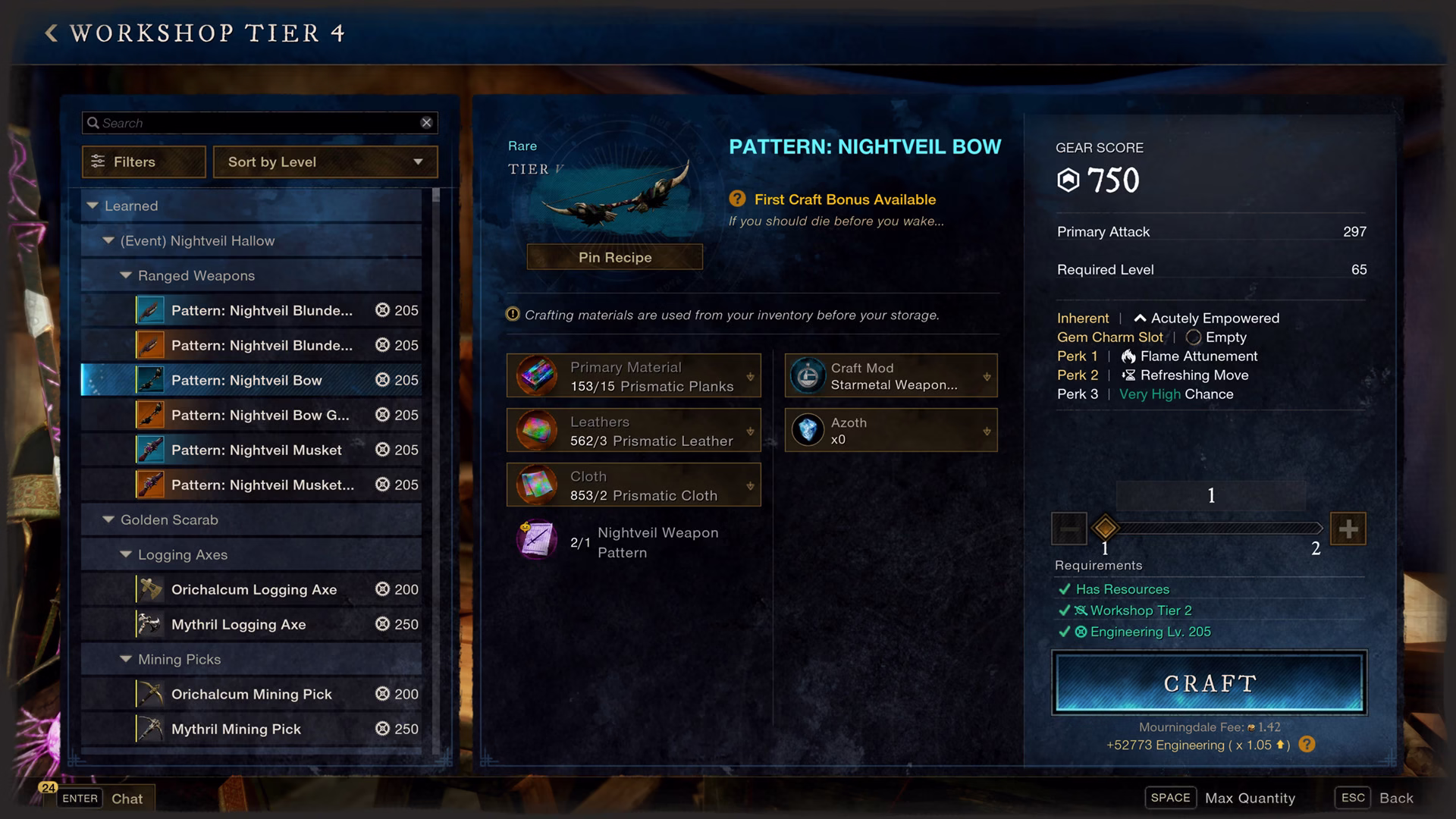Show the Engineering bonus help tooltip

(1307, 745)
